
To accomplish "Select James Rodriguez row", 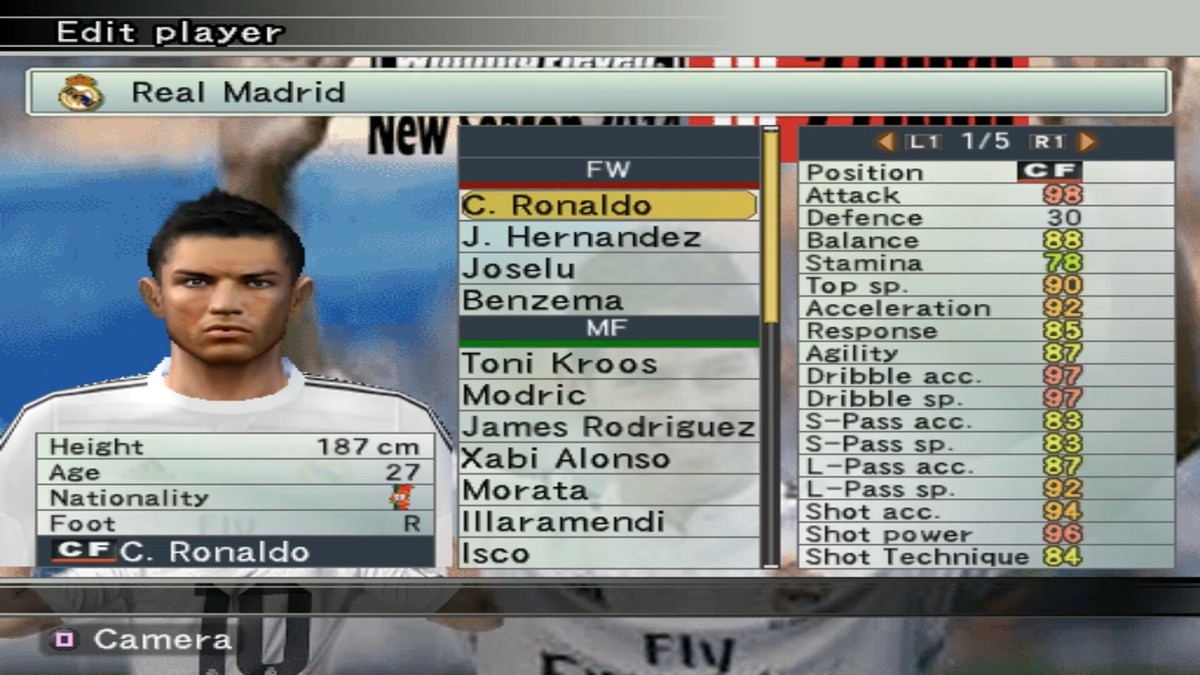I will [608, 427].
